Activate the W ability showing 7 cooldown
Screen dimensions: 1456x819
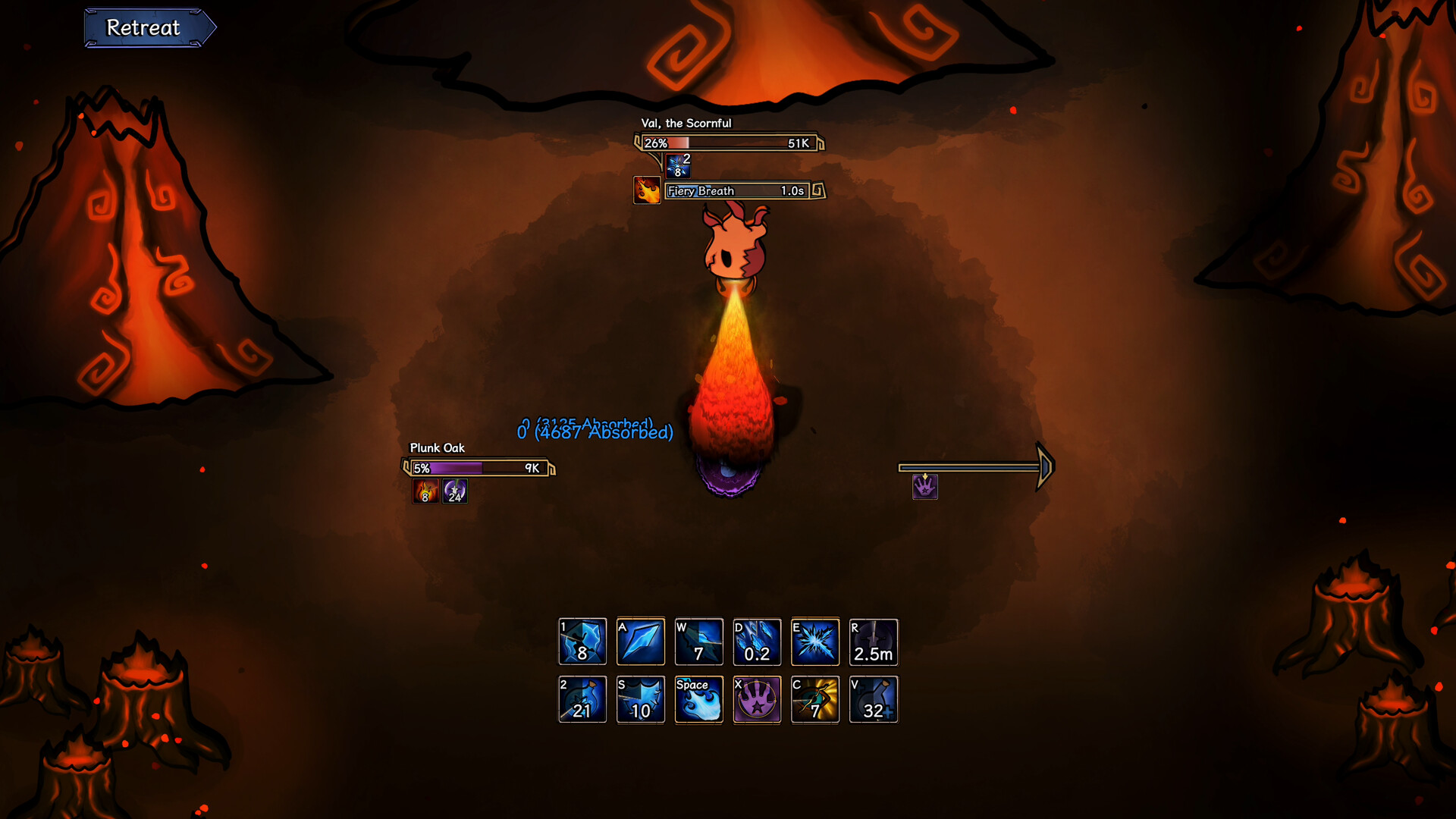[x=698, y=642]
